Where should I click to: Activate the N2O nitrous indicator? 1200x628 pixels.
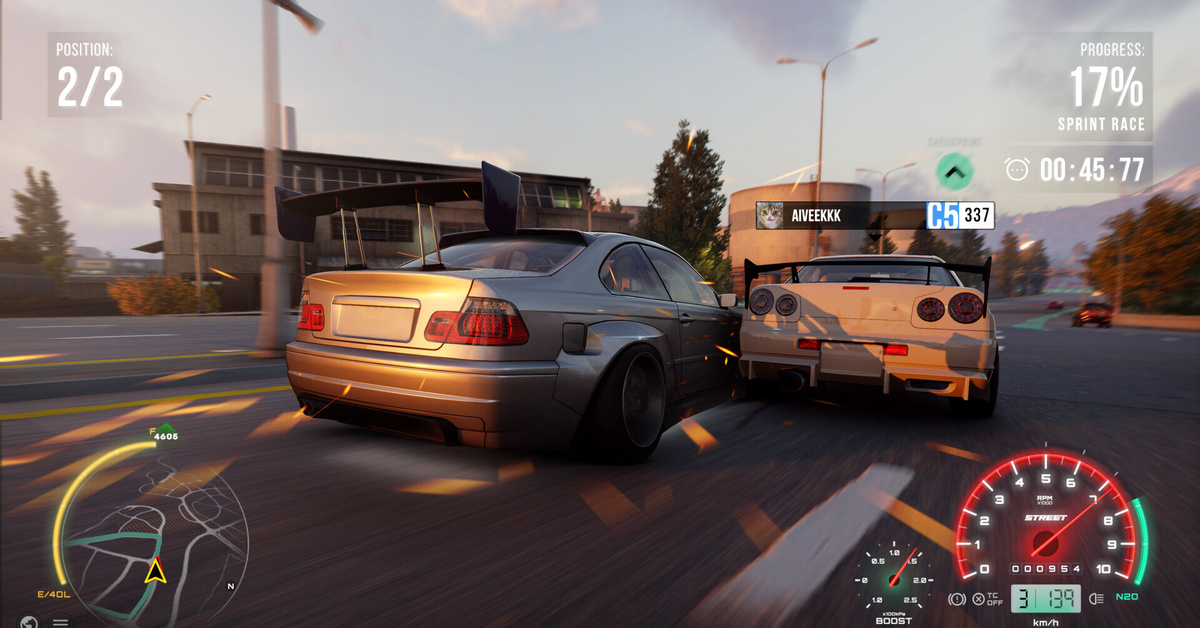point(1127,597)
